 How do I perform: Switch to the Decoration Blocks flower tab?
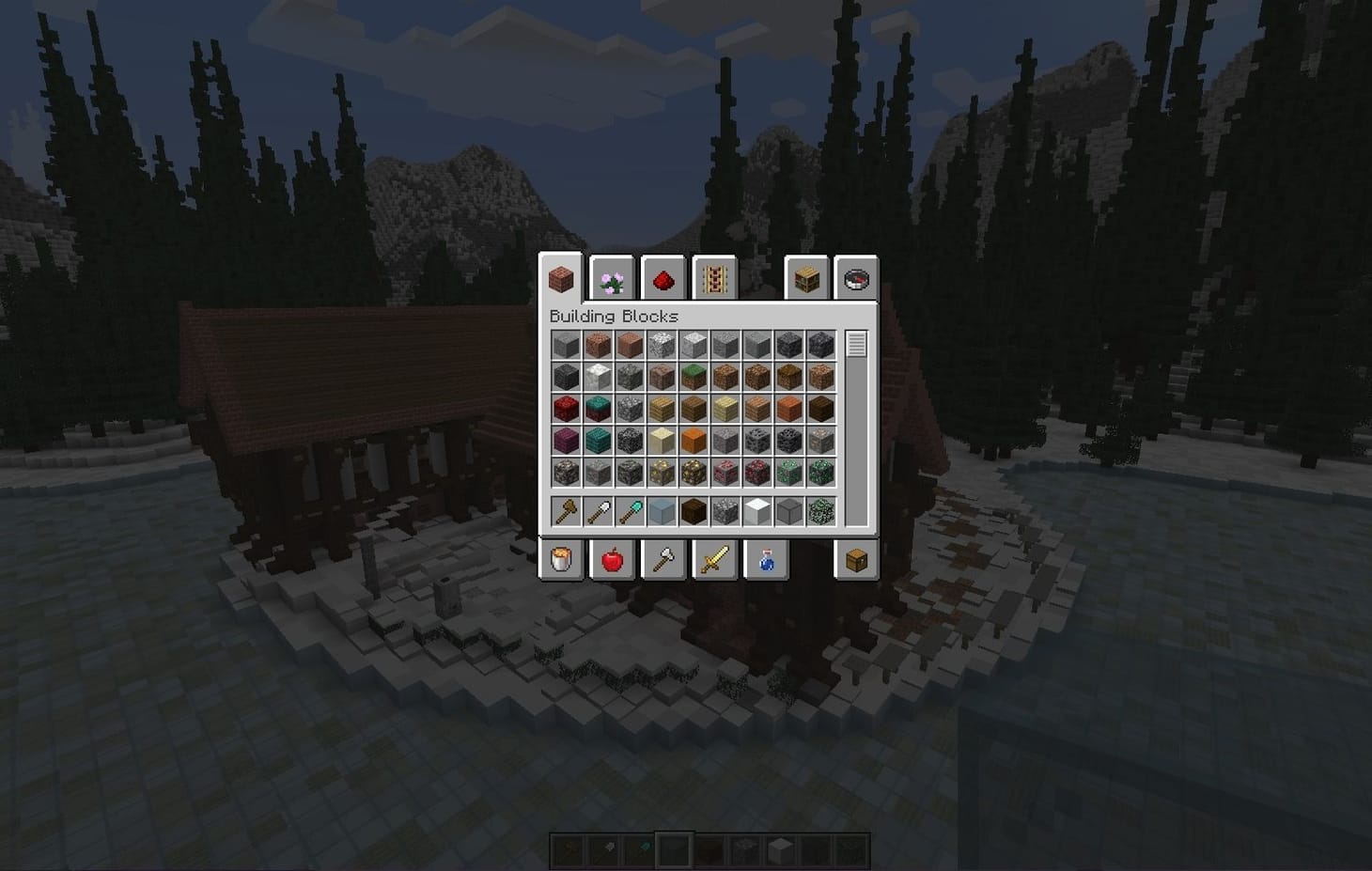(x=613, y=277)
